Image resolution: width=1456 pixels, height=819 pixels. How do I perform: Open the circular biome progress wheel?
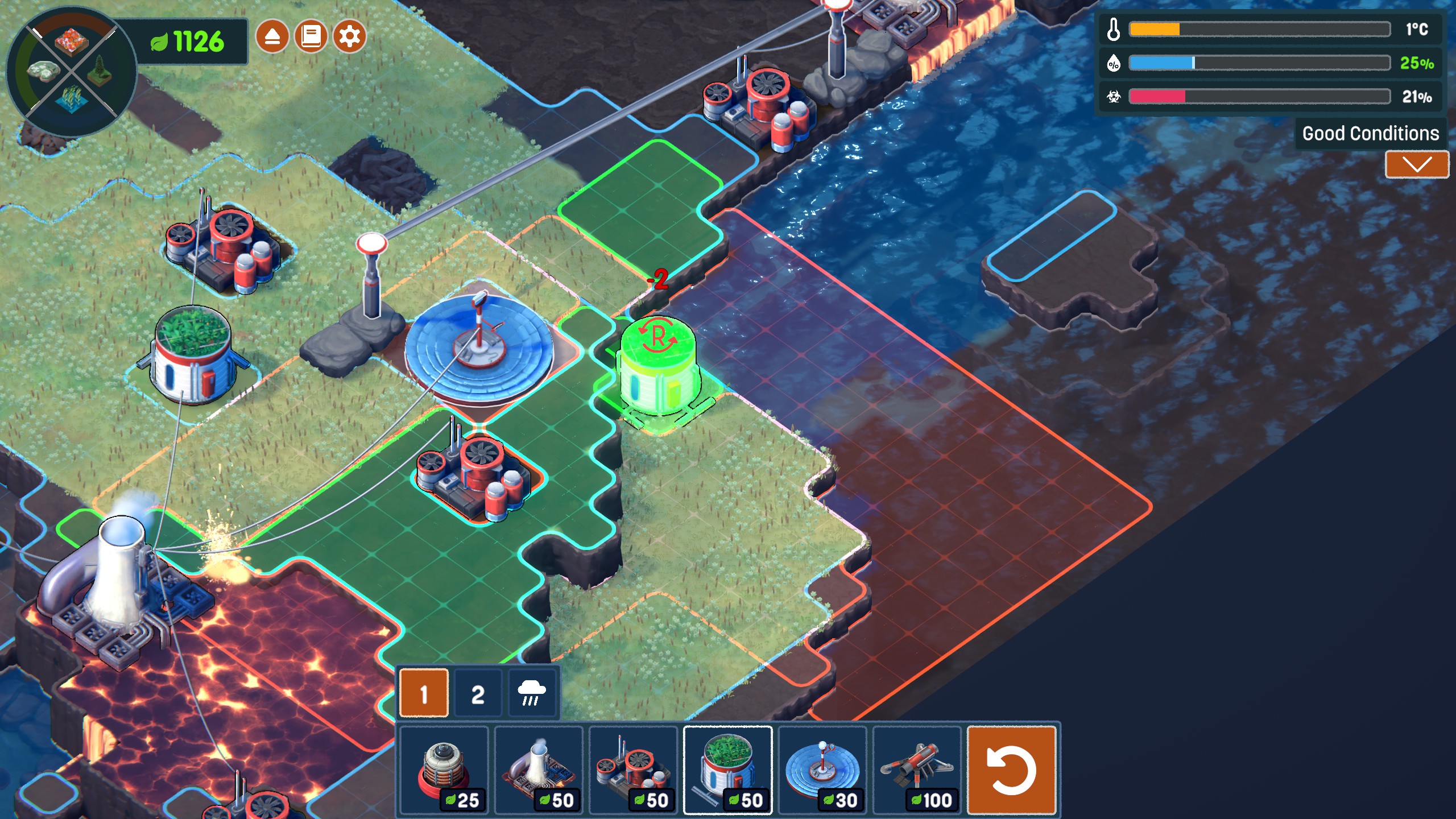(x=72, y=72)
